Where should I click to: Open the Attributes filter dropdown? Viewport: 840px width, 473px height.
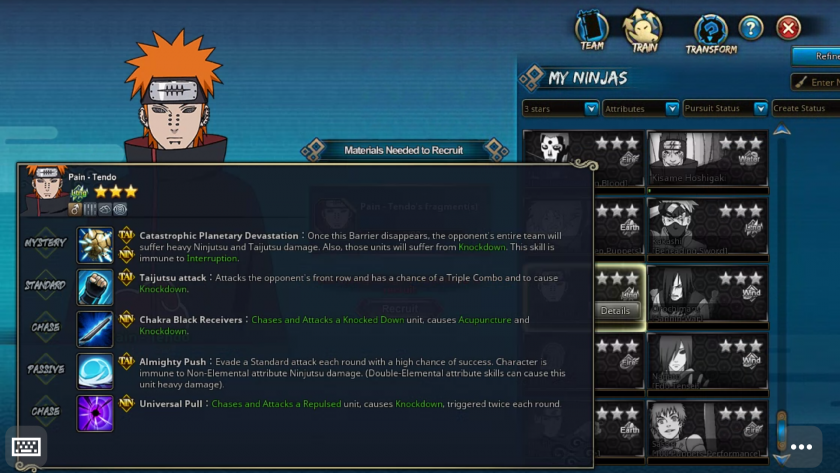641,108
